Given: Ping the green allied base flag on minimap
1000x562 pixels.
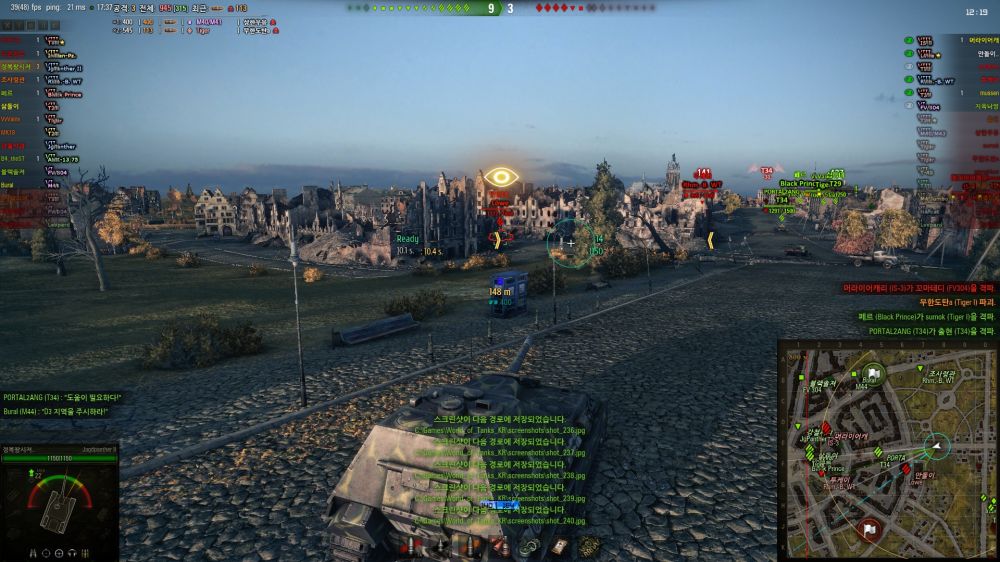Looking at the screenshot, I should click(873, 372).
